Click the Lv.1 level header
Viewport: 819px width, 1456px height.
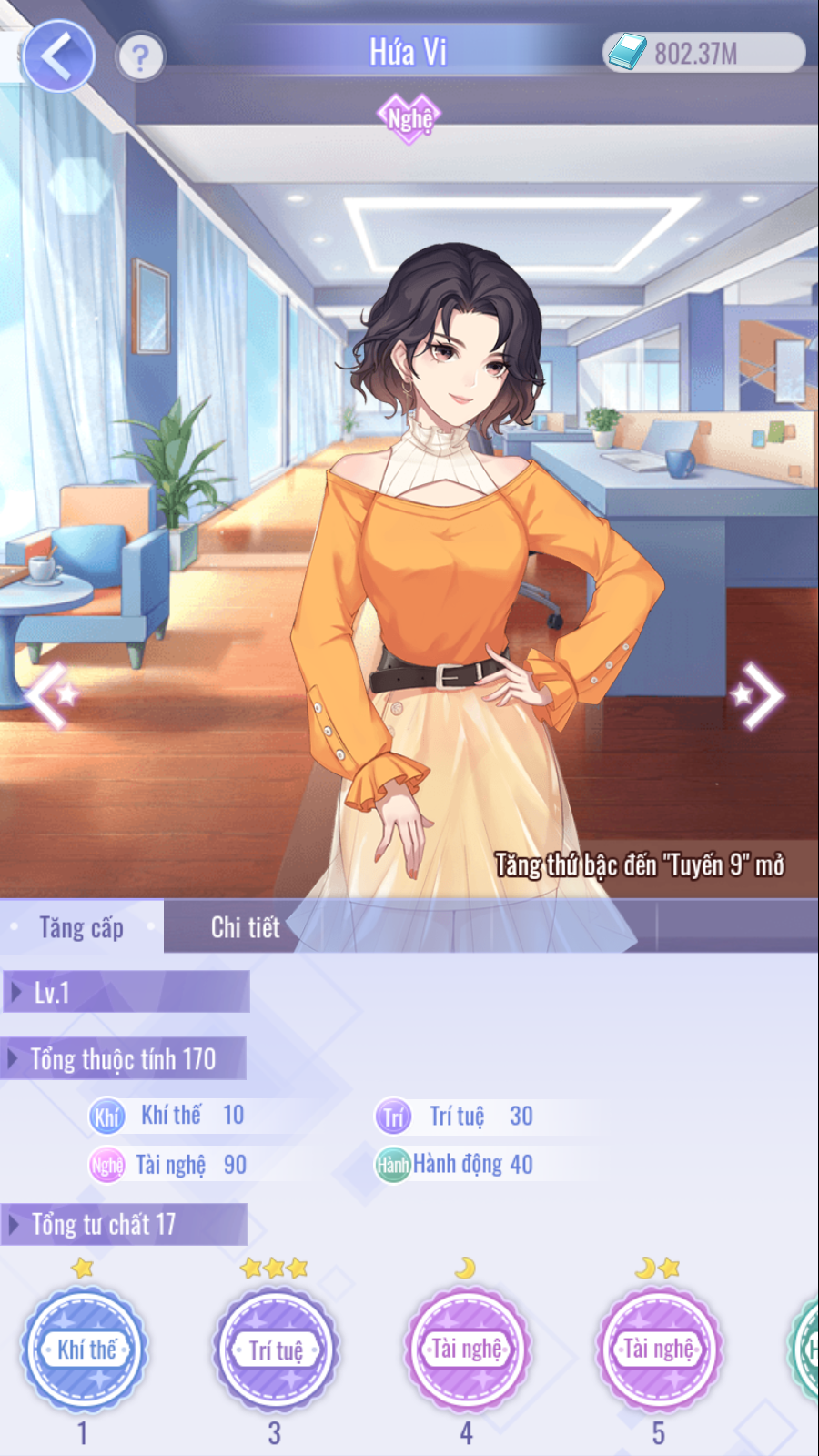coord(126,992)
